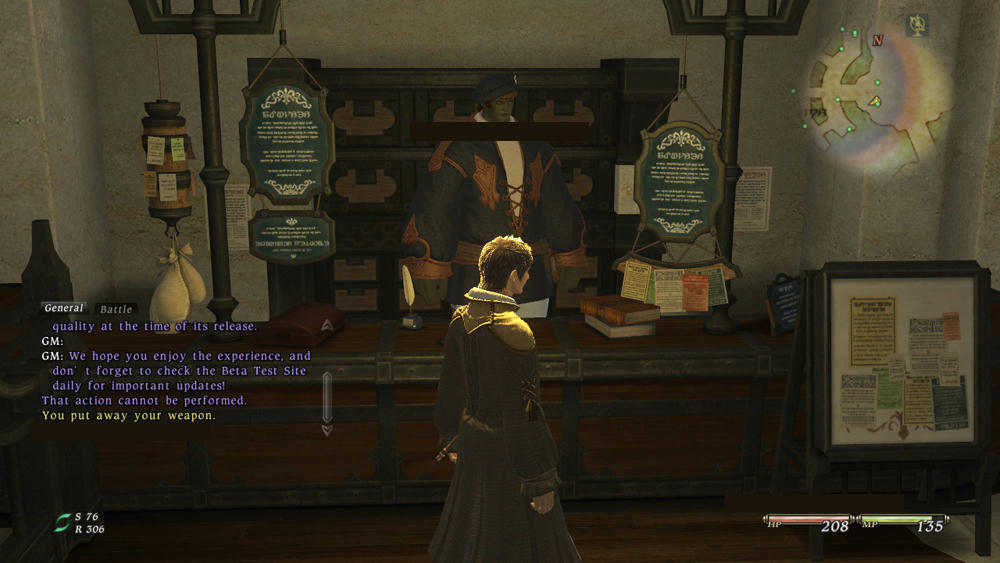Click the globe icon above the minimap
This screenshot has height=563, width=1000.
pyautogui.click(x=915, y=24)
